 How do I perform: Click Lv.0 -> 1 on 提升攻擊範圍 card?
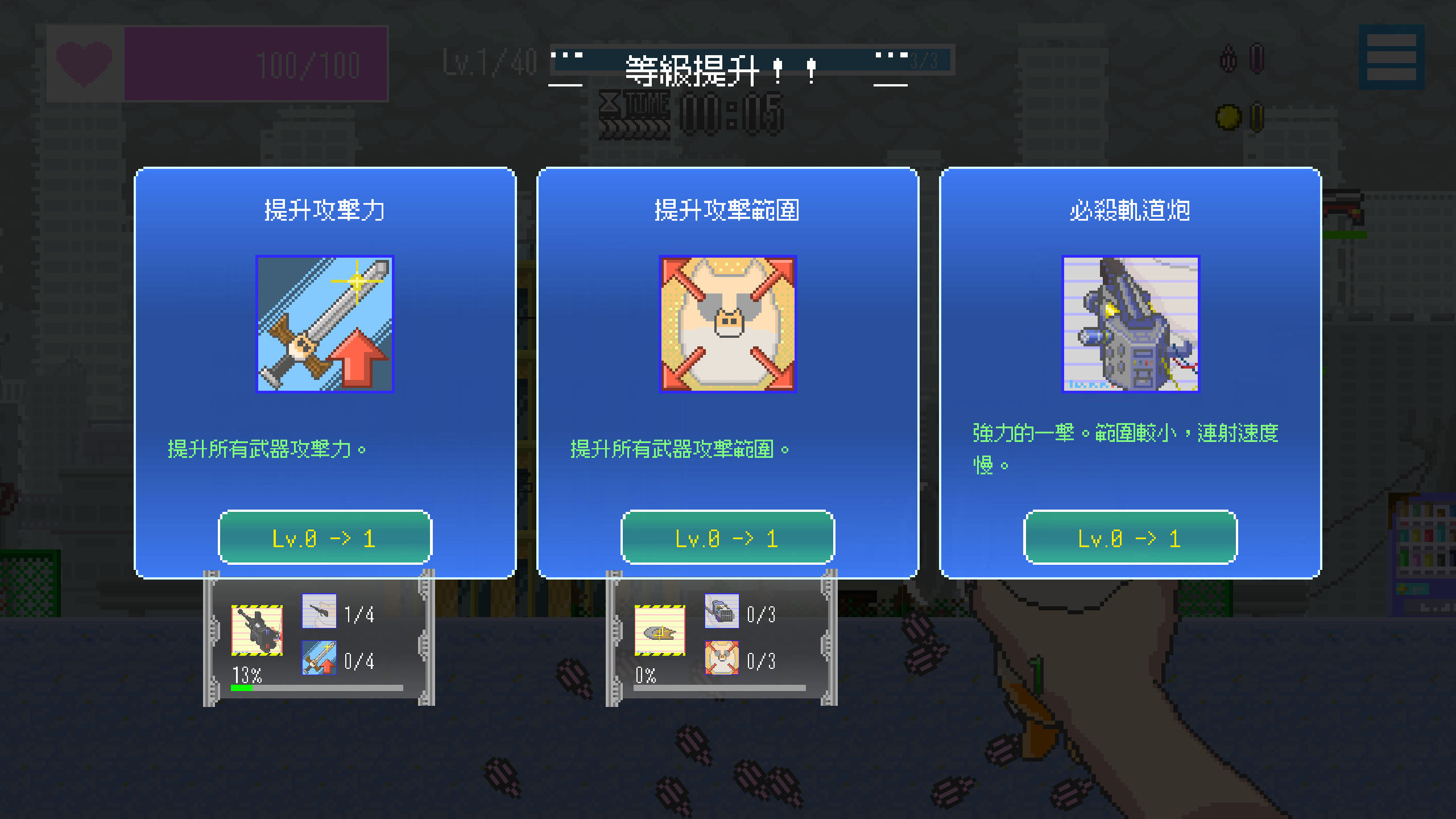728,537
